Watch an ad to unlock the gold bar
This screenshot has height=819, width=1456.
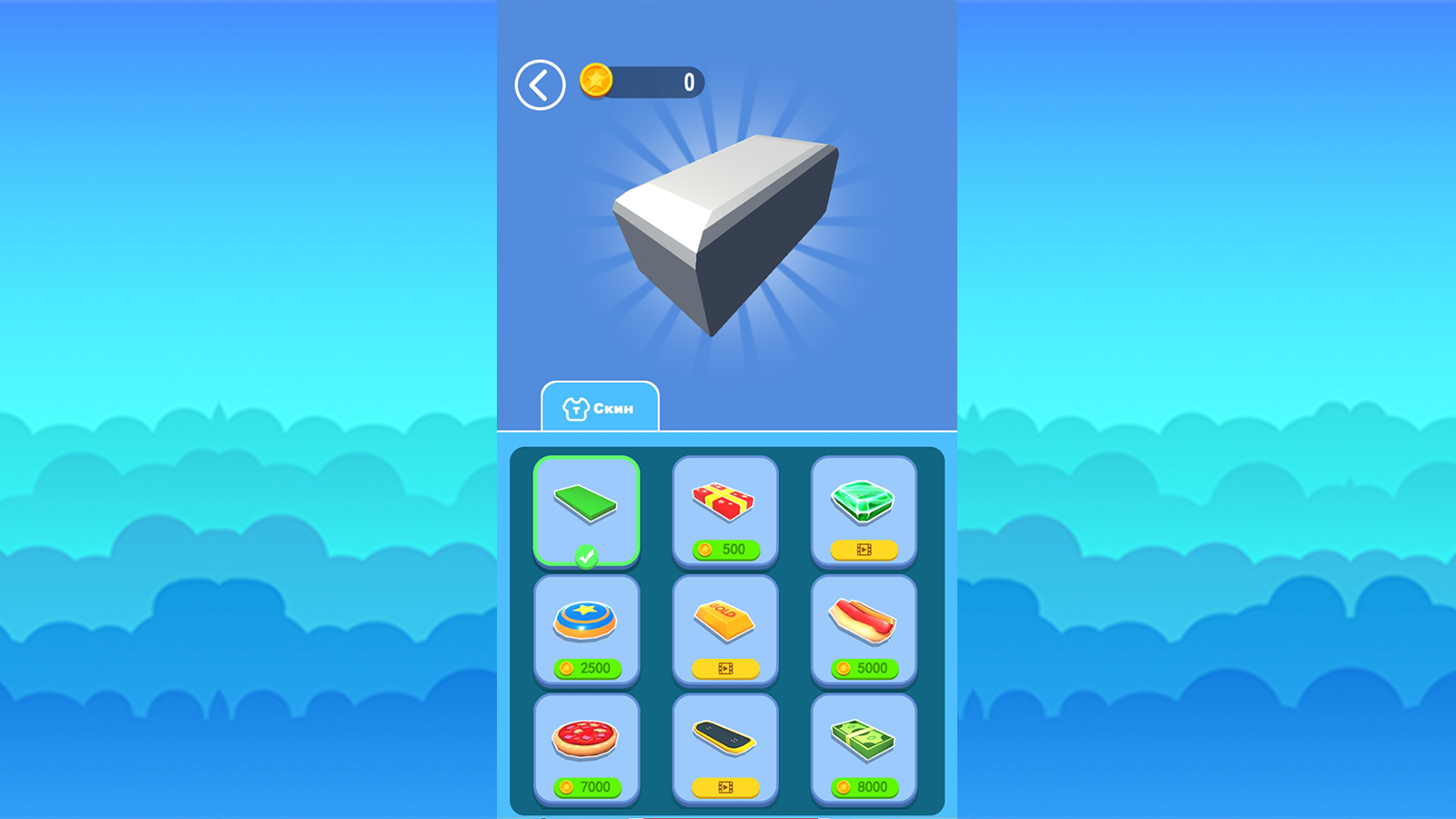[725, 669]
